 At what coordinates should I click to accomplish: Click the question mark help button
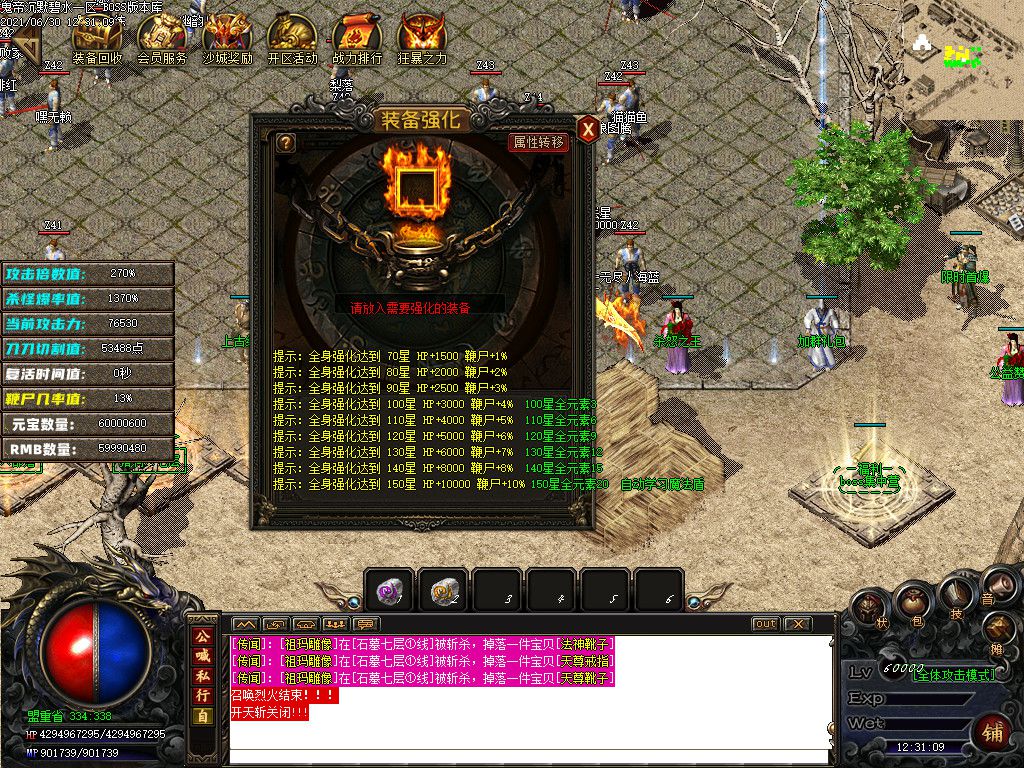(286, 143)
